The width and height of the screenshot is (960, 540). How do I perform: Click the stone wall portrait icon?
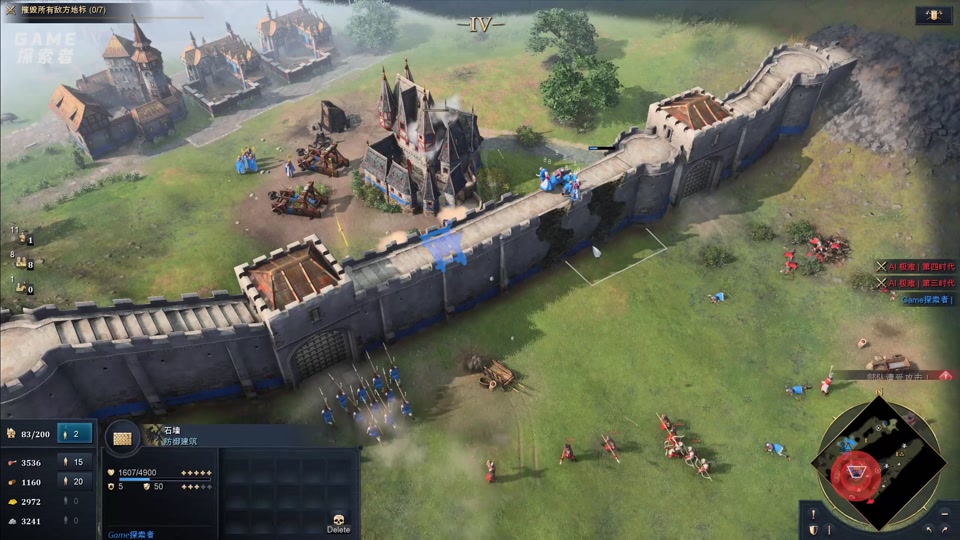(x=123, y=438)
